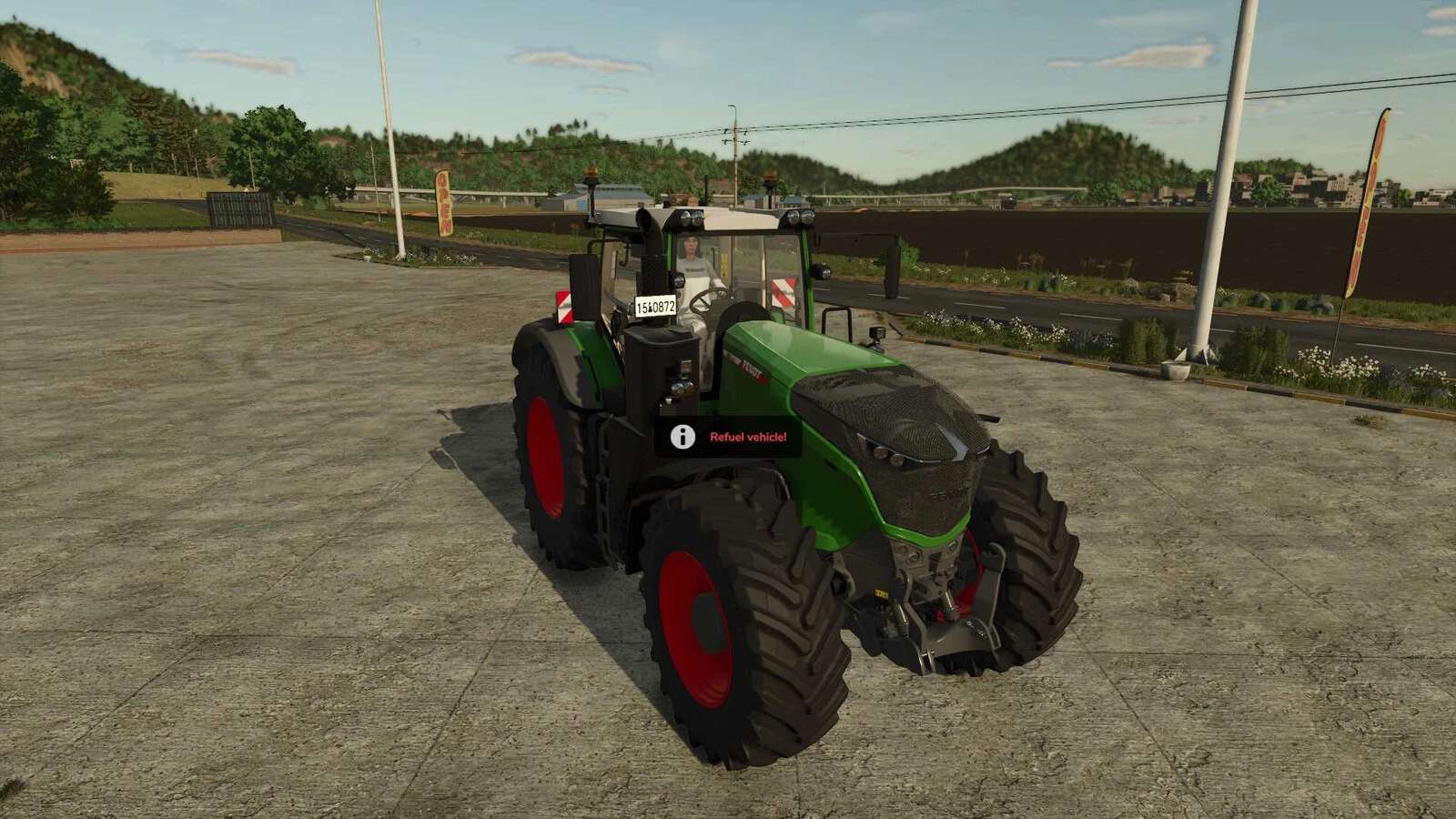This screenshot has width=1456, height=819.
Task: Click the driver seated in the cab
Action: 694,260
